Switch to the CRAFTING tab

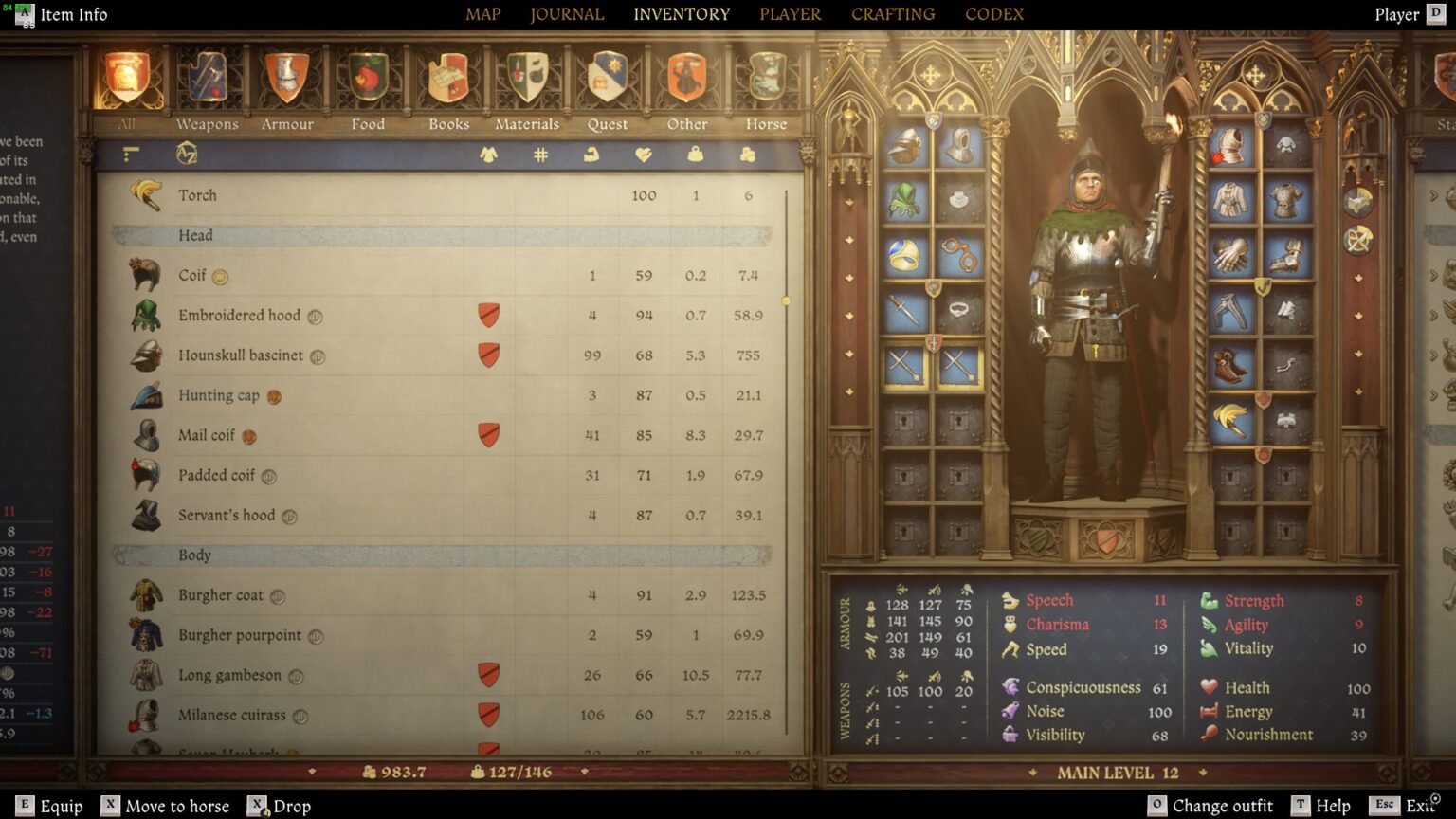[892, 14]
